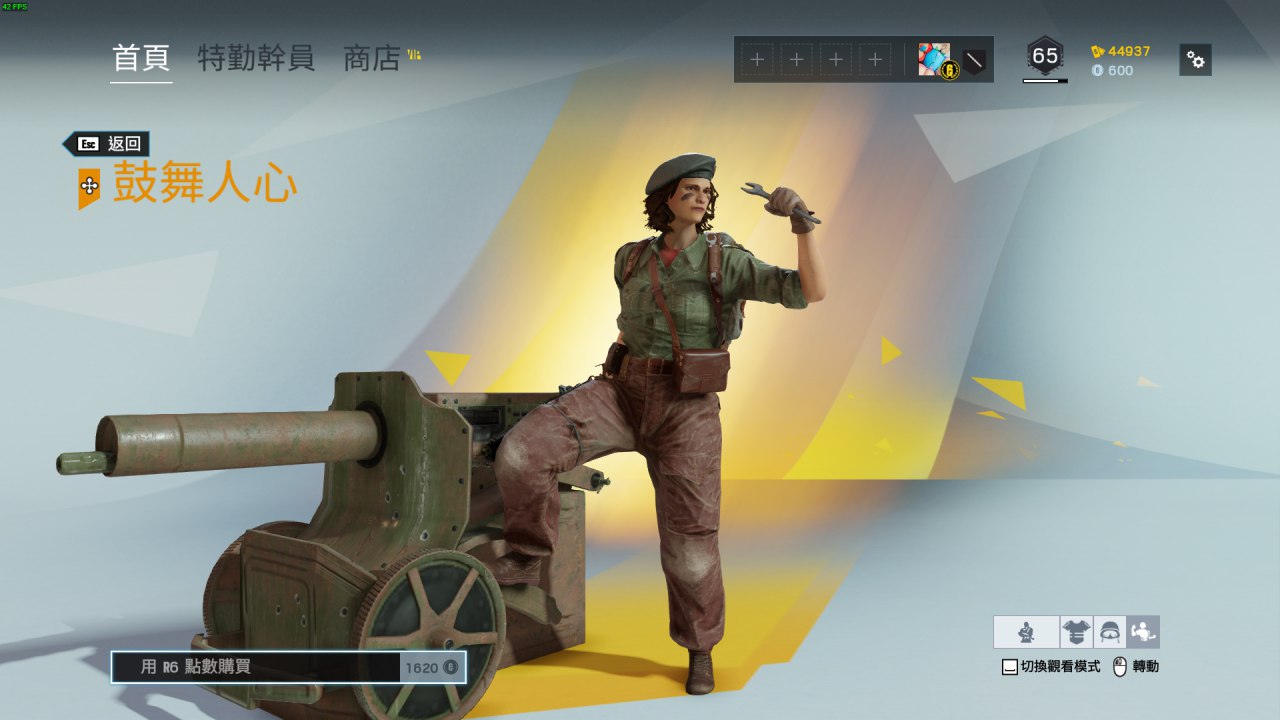
Task: Open the gear settings menu
Action: pyautogui.click(x=1195, y=60)
